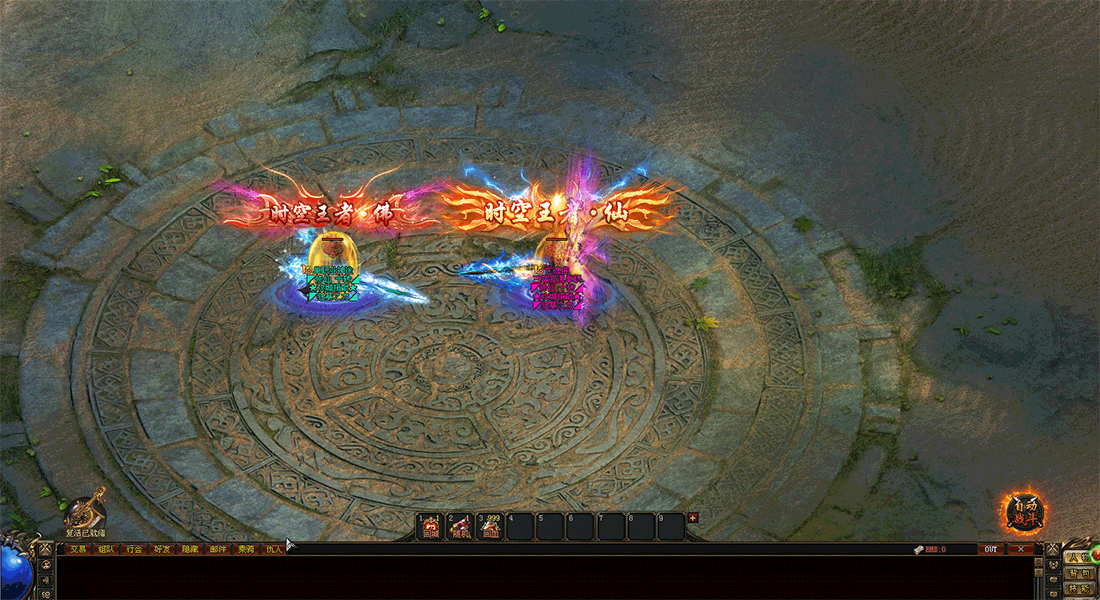The width and height of the screenshot is (1100, 600).
Task: Click the OUT button on the chat bar
Action: (990, 549)
